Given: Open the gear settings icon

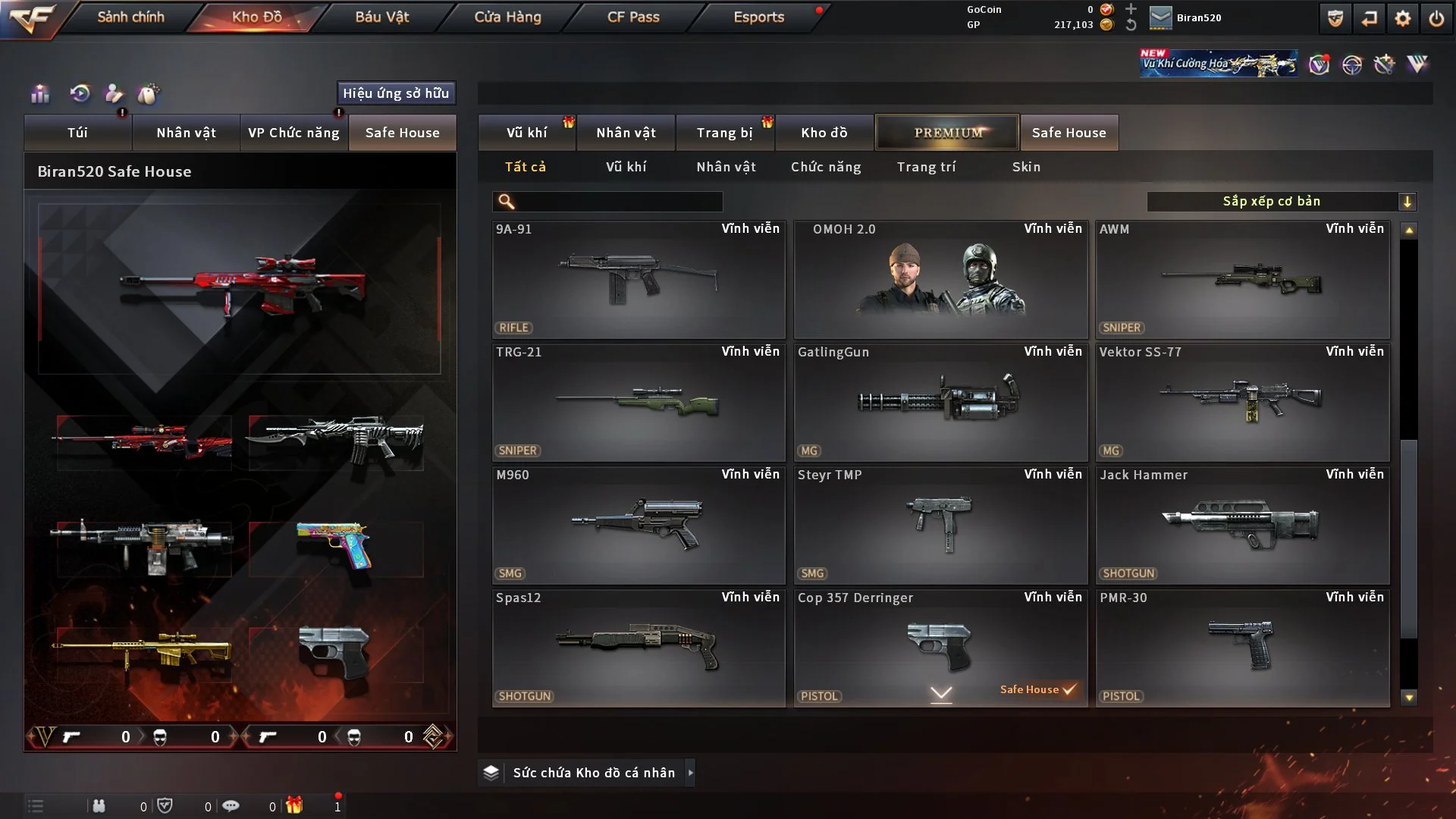Looking at the screenshot, I should click(1403, 18).
